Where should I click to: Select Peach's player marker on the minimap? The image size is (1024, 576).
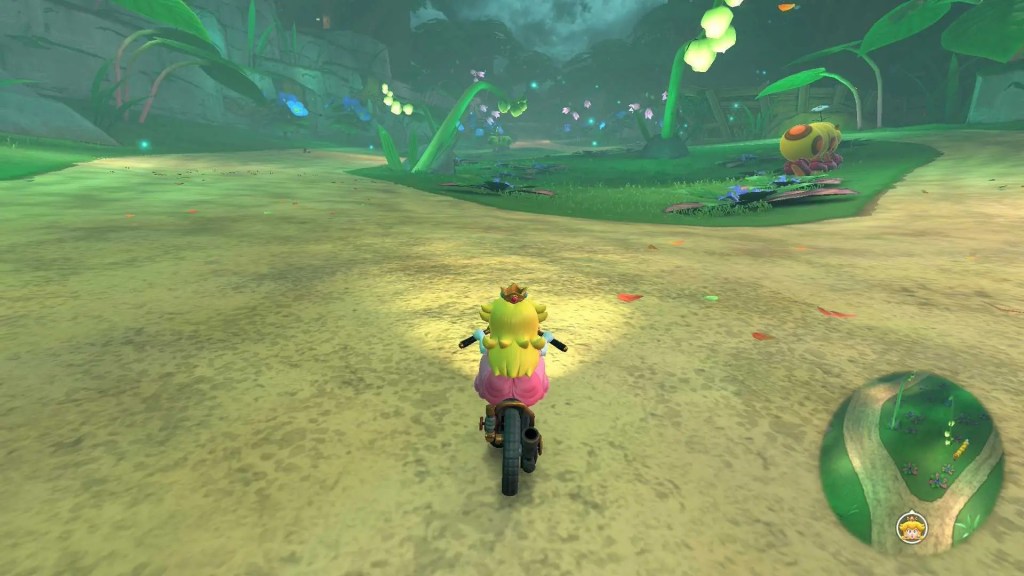point(911,525)
